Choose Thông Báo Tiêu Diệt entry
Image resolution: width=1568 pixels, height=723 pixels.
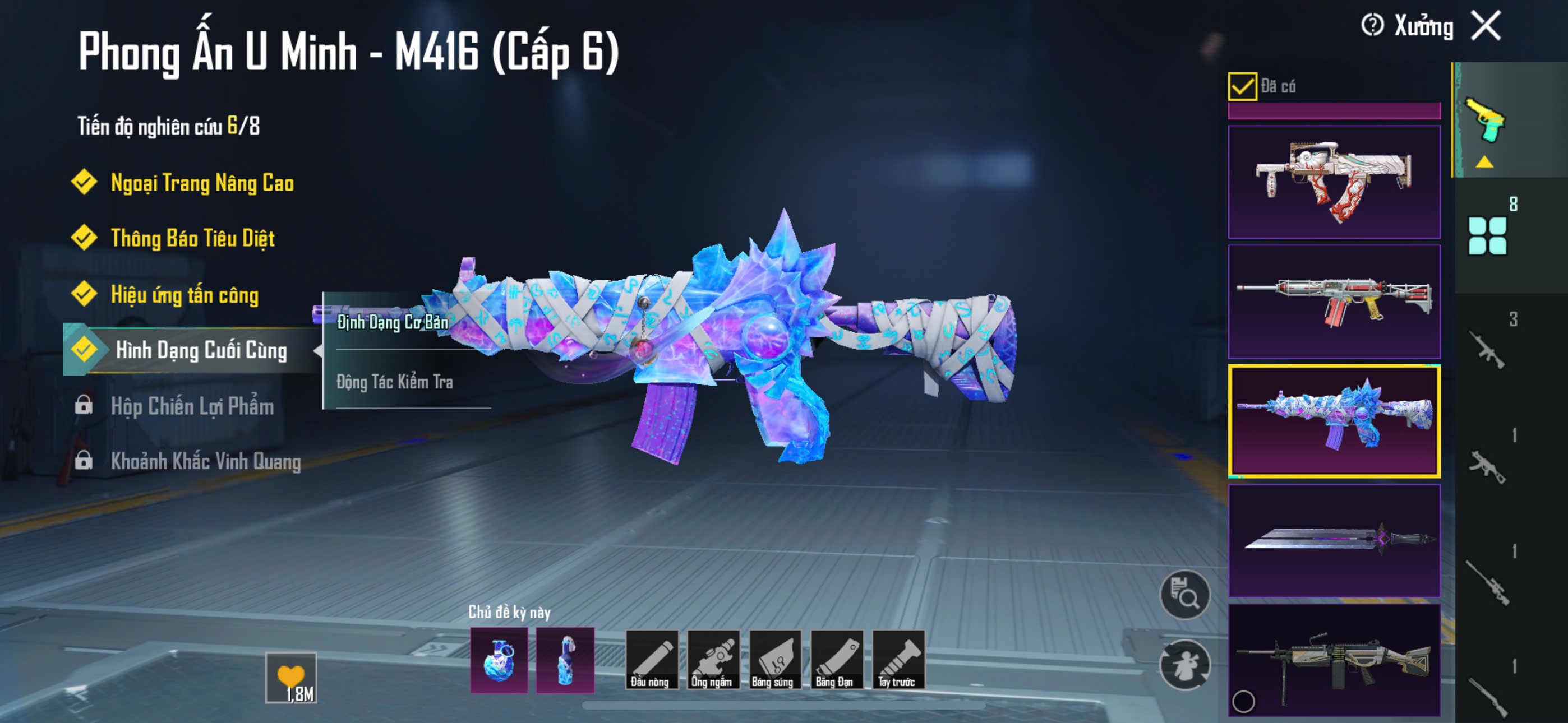coord(192,238)
